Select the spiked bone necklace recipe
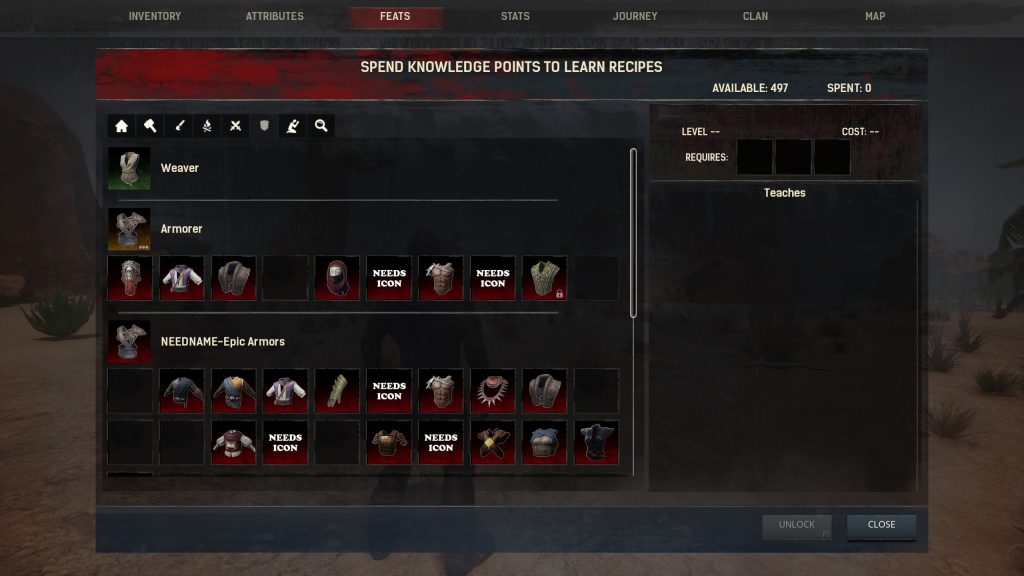Screen dimensions: 1024x576 (x=493, y=390)
